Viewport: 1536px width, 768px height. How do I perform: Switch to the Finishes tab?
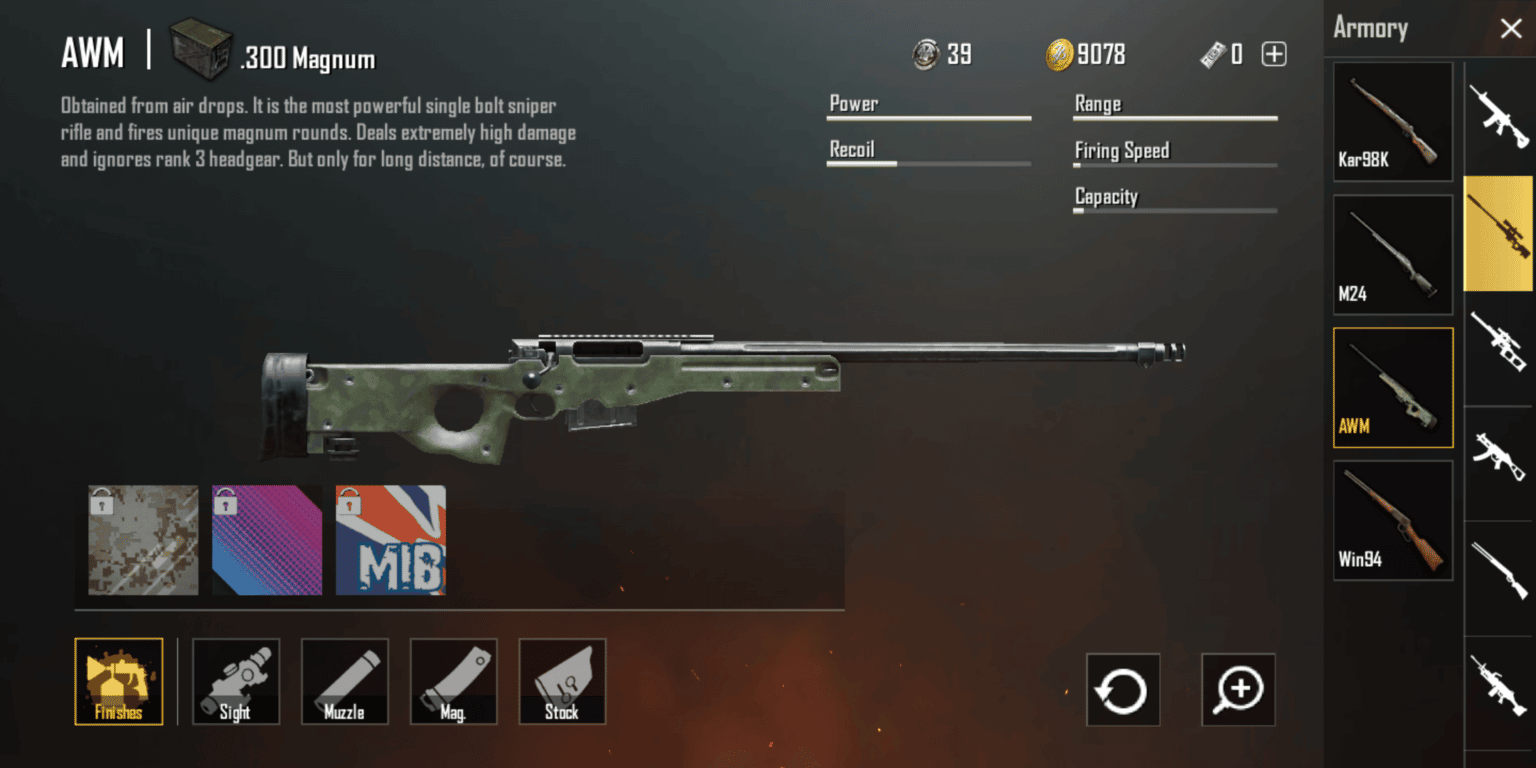click(118, 681)
